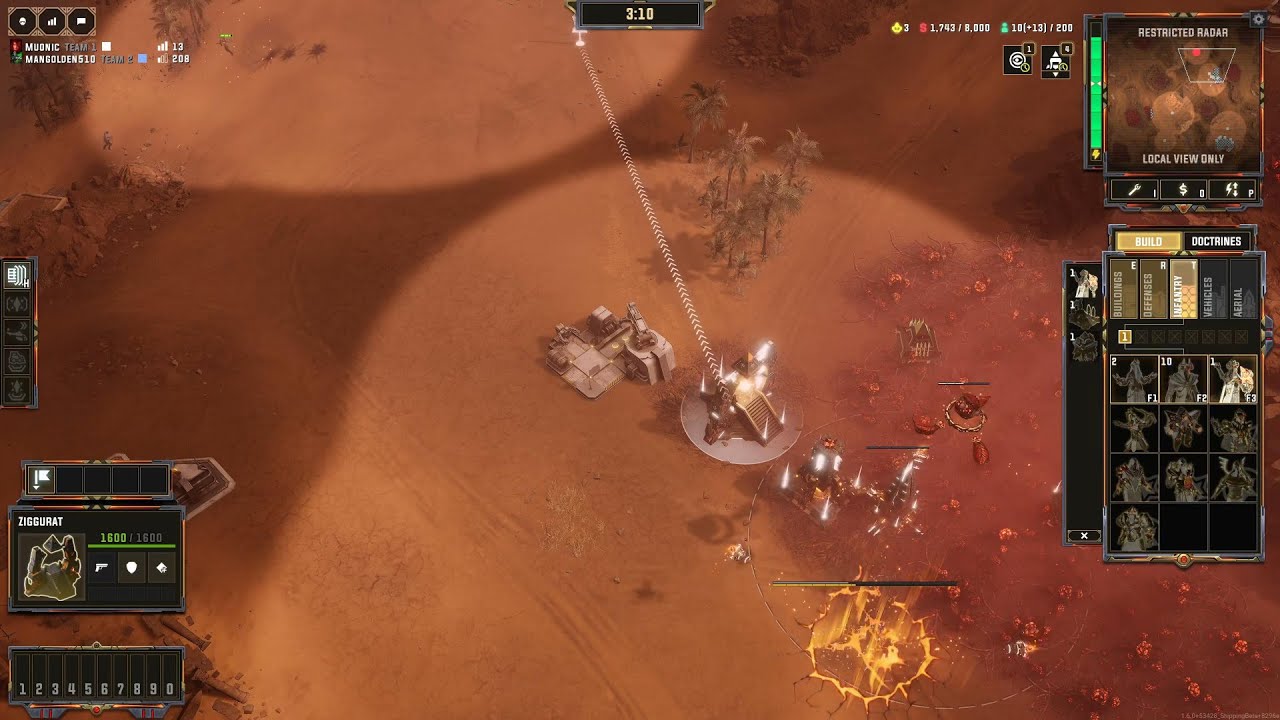Viewport: 1280px width, 720px height.
Task: Queue the F3 infantry unit
Action: click(1232, 379)
